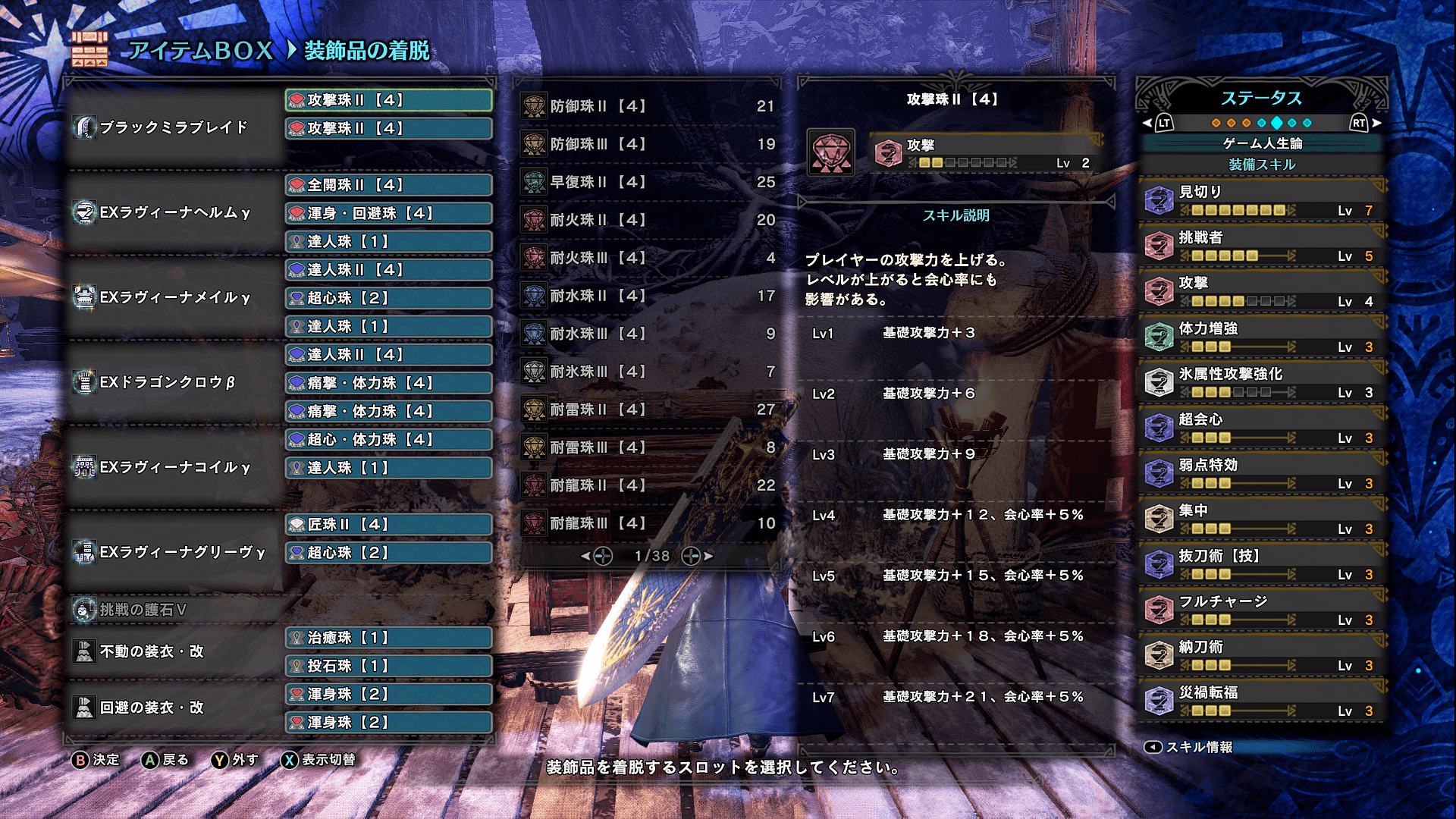Pick 早復珠II【4】 in the decoration list
The height and width of the screenshot is (819, 1456).
click(648, 182)
